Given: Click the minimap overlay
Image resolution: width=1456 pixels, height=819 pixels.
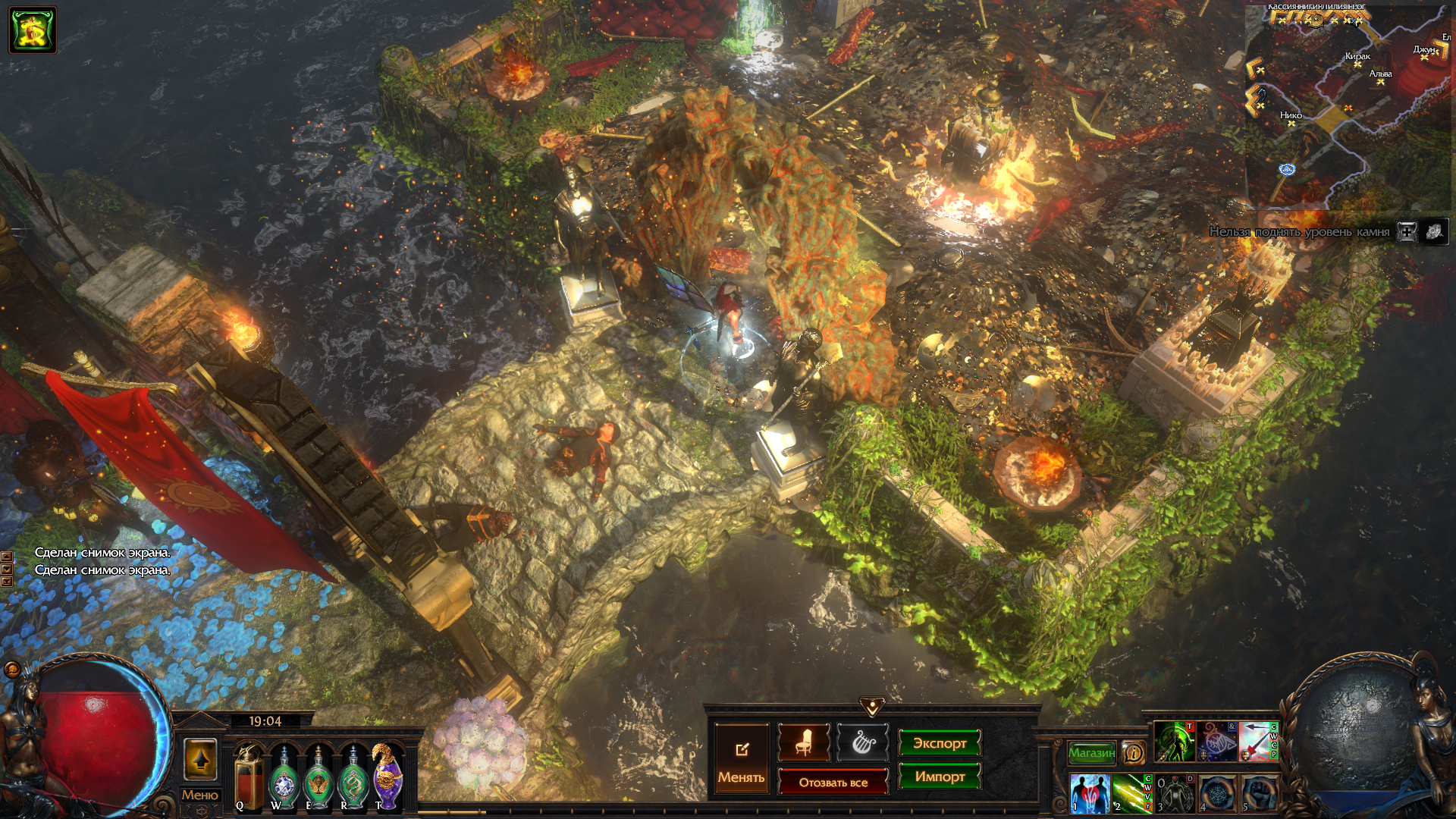Looking at the screenshot, I should pyautogui.click(x=1350, y=106).
